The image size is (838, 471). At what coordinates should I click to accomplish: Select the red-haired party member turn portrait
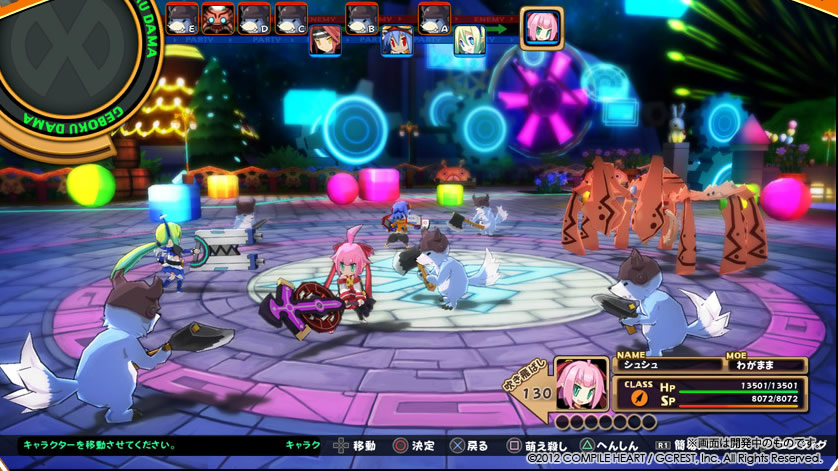[325, 40]
